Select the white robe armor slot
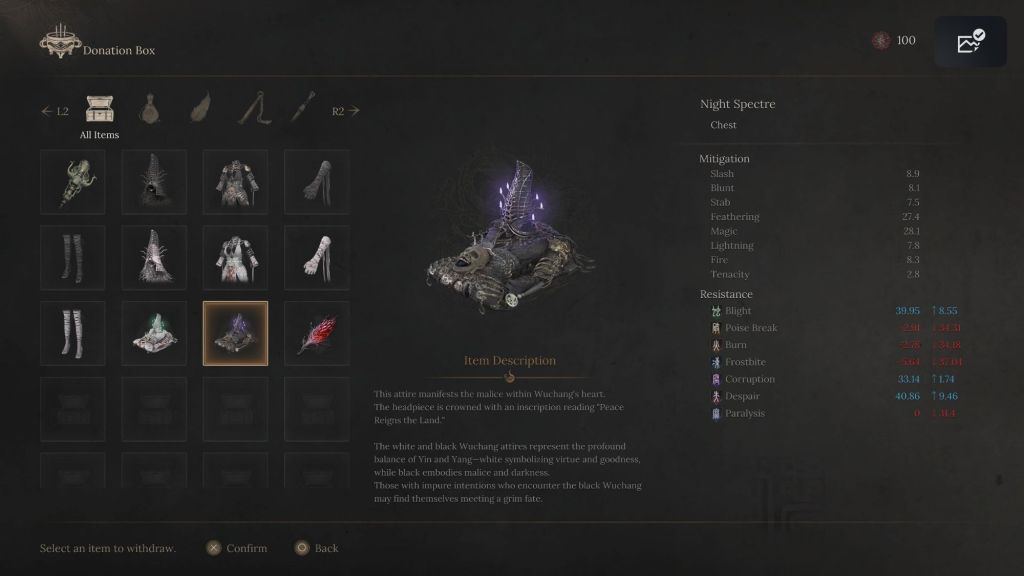The image size is (1024, 576). pyautogui.click(x=235, y=258)
